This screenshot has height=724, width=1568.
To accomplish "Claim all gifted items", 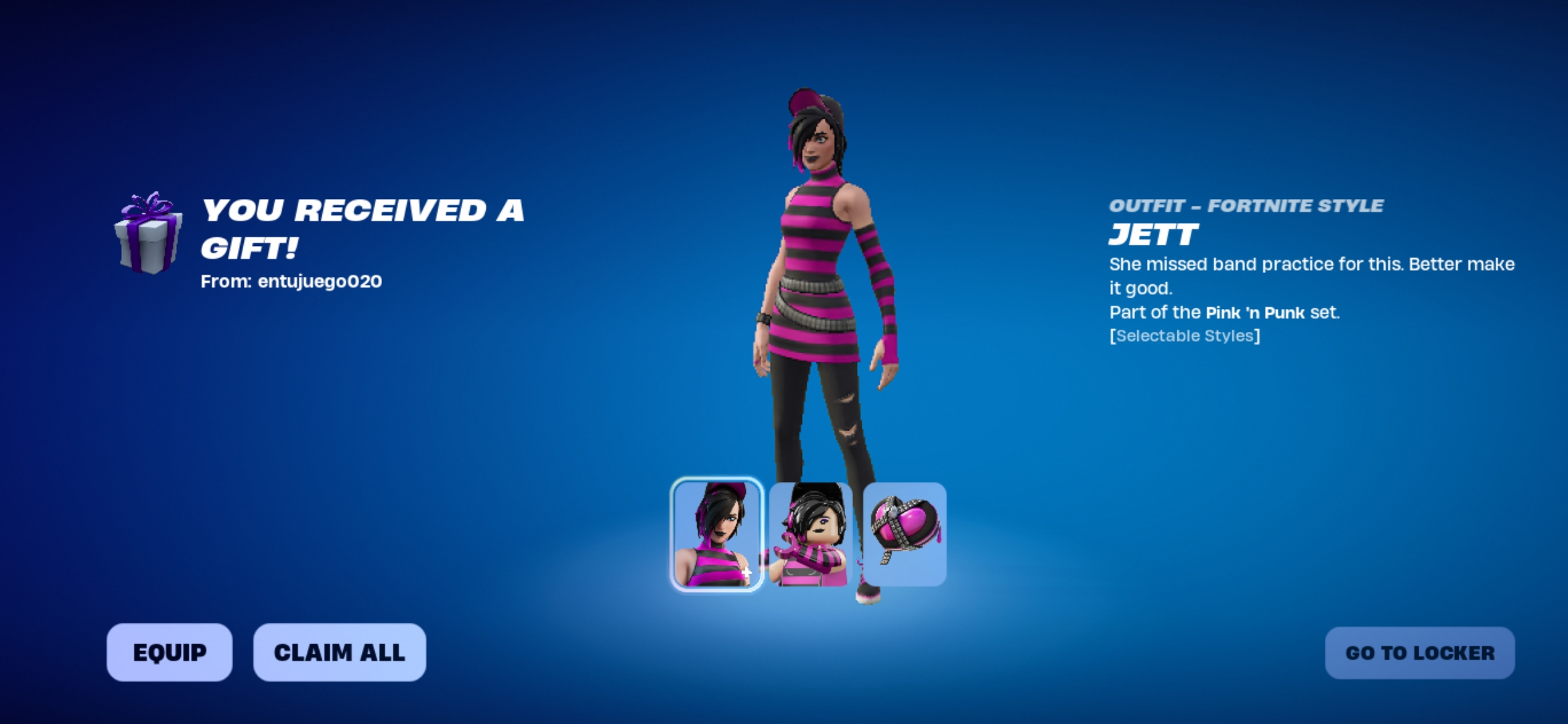I will [x=339, y=652].
